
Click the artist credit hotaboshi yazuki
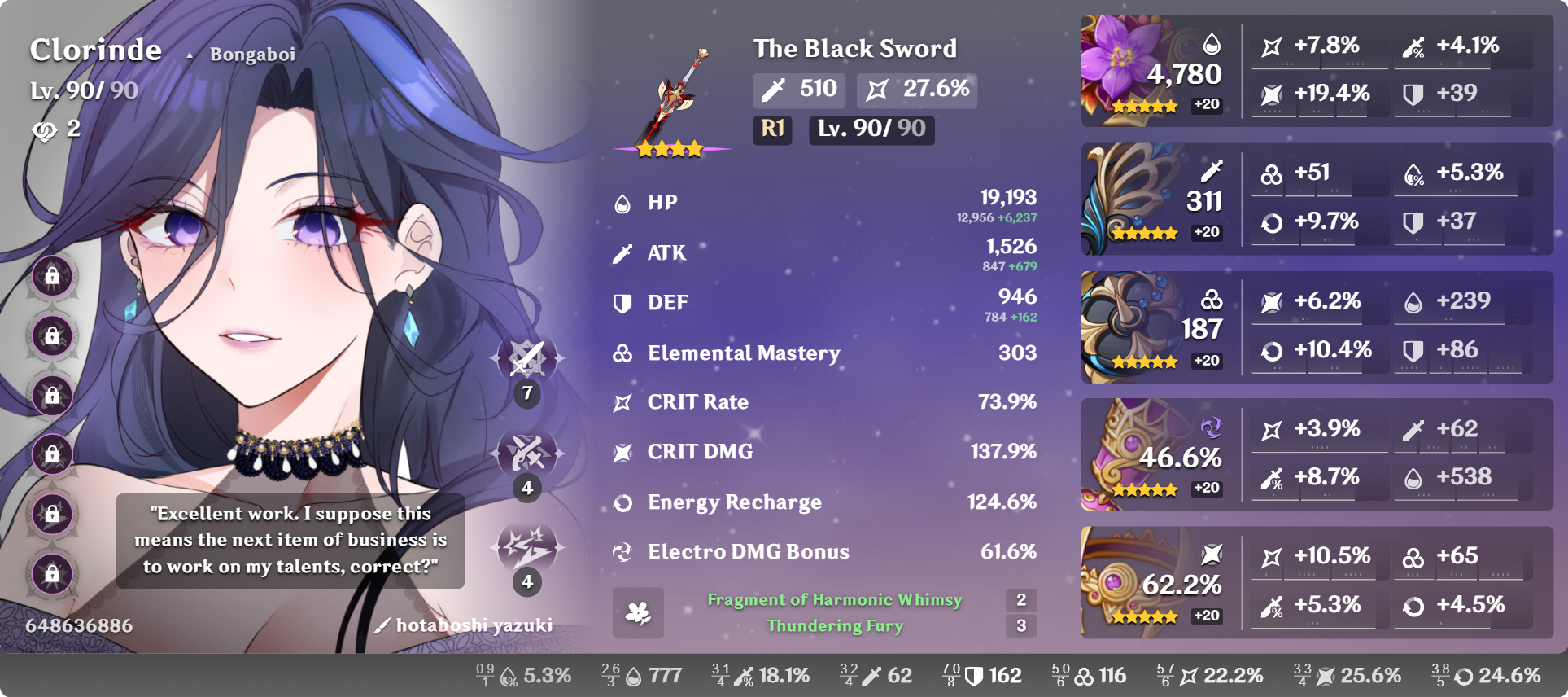473,625
